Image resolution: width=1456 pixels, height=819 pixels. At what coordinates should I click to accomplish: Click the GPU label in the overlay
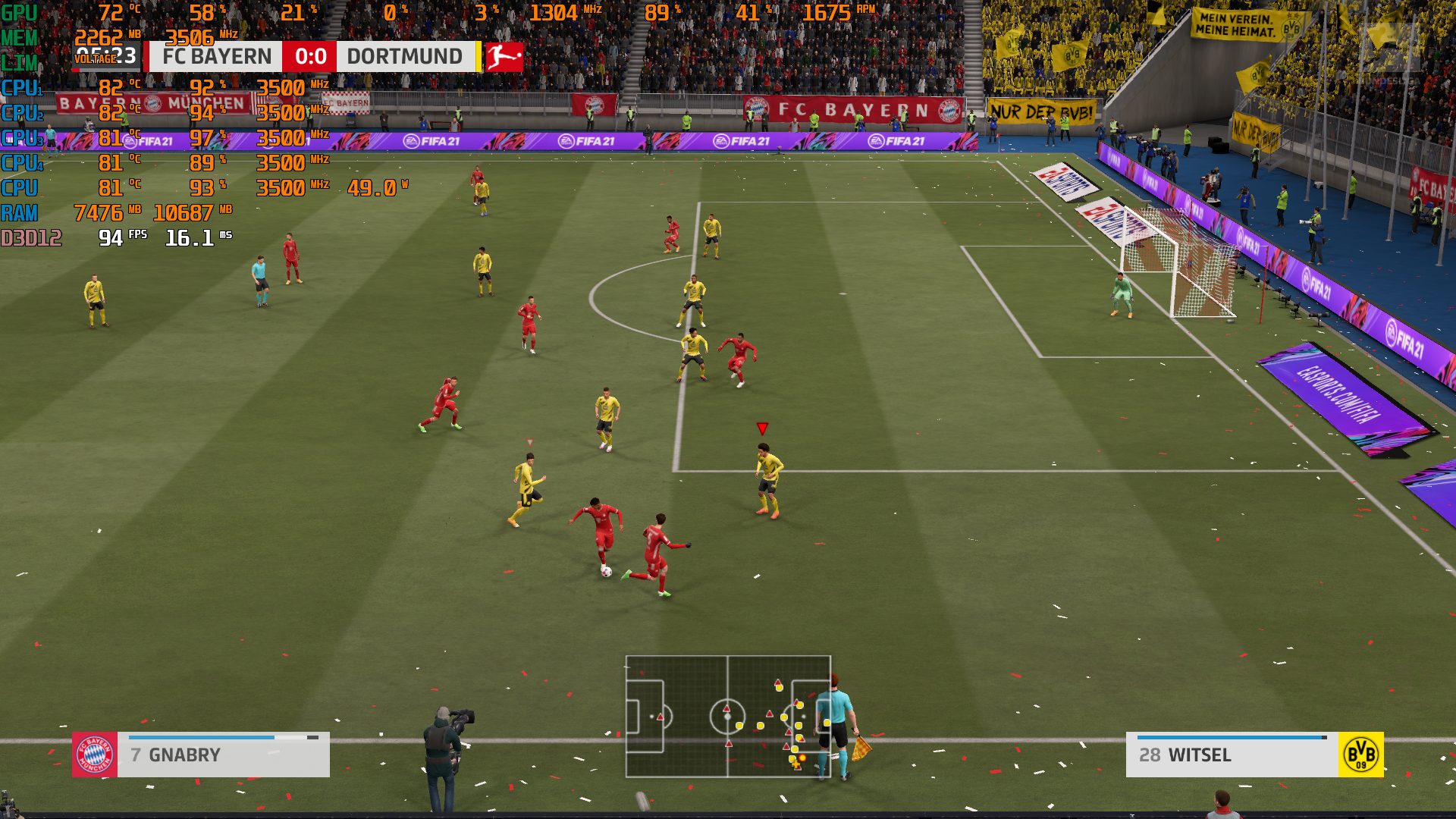[17, 11]
